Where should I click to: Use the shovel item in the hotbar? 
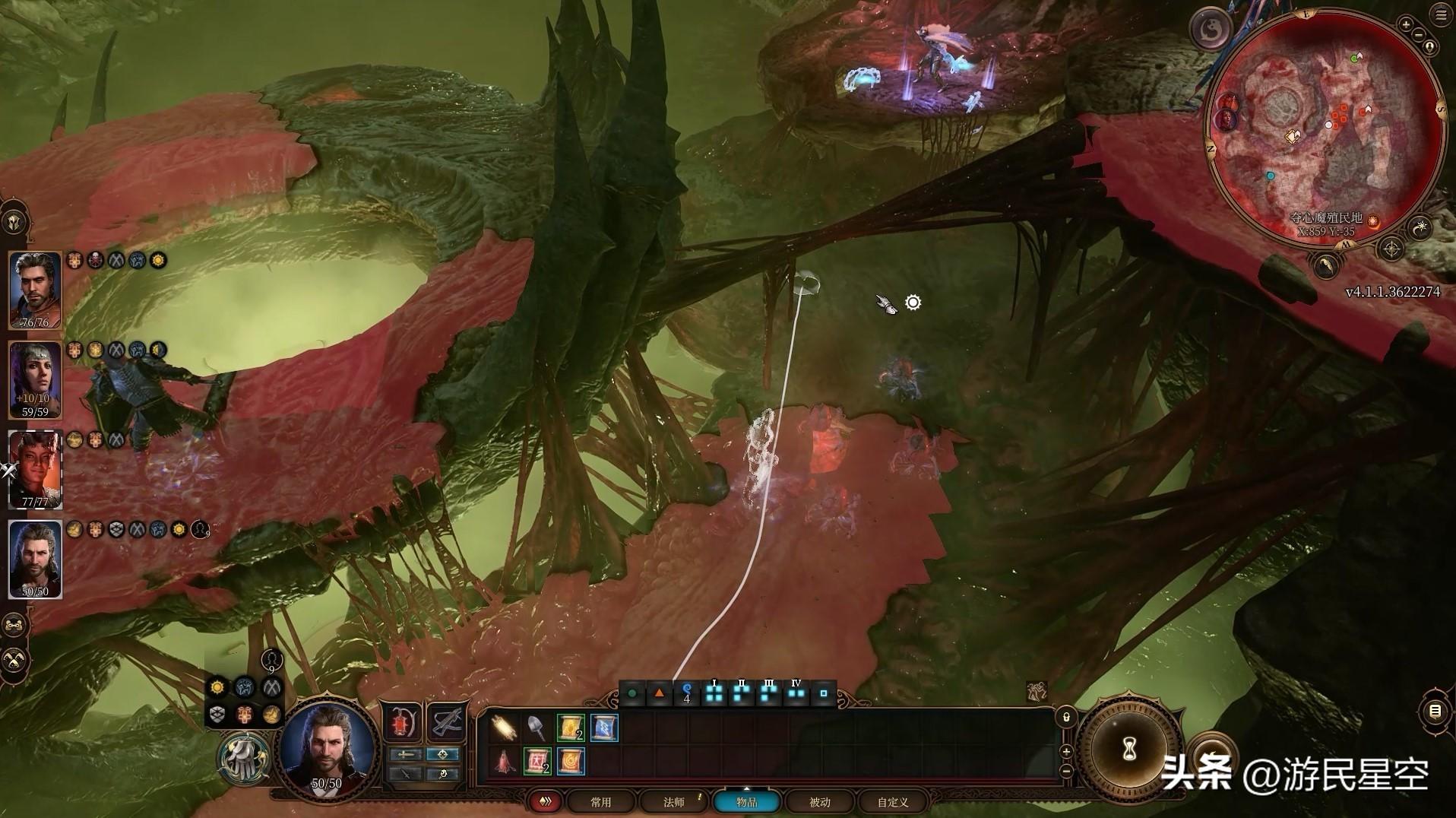click(536, 728)
